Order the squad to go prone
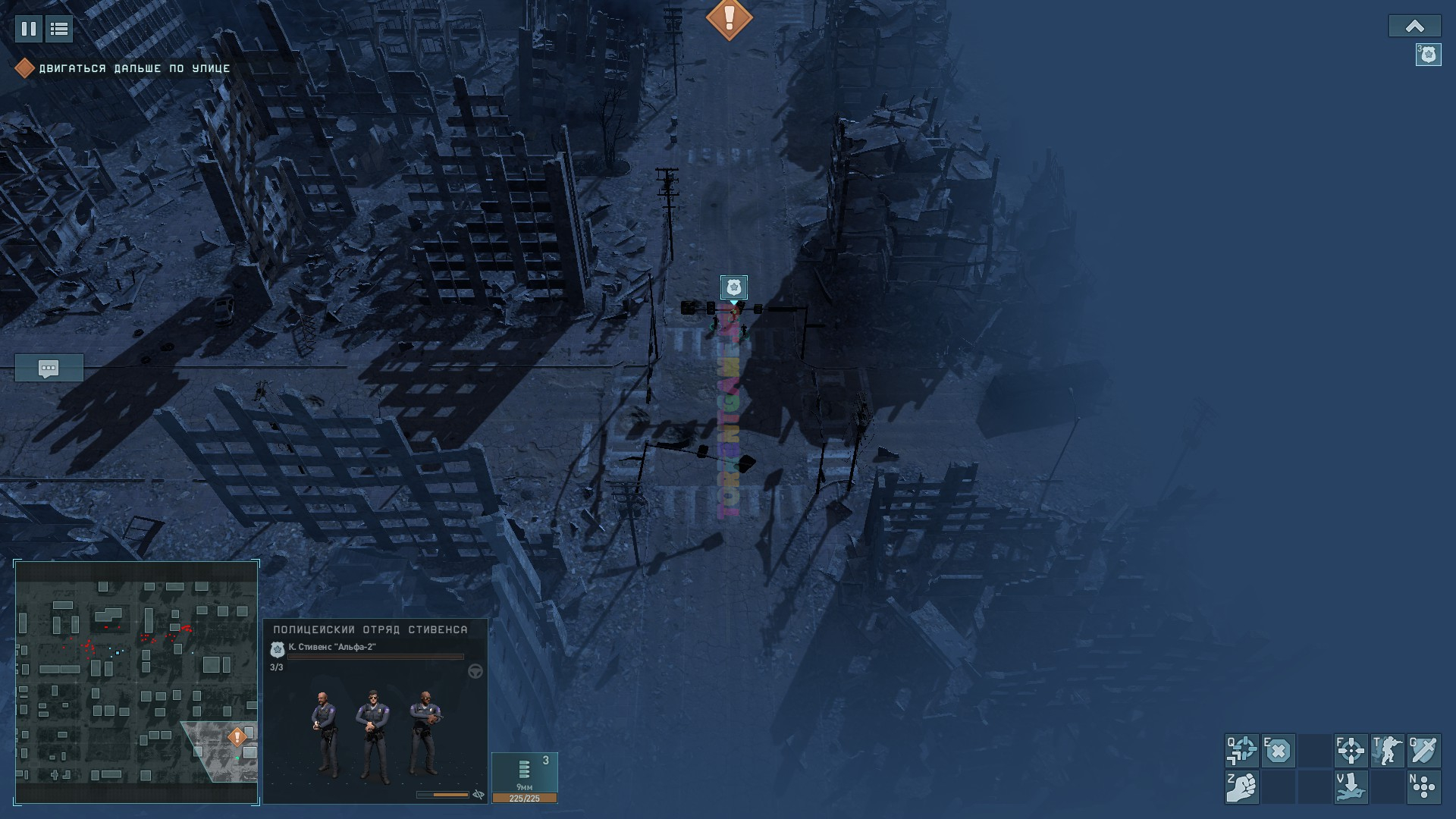 1351,787
